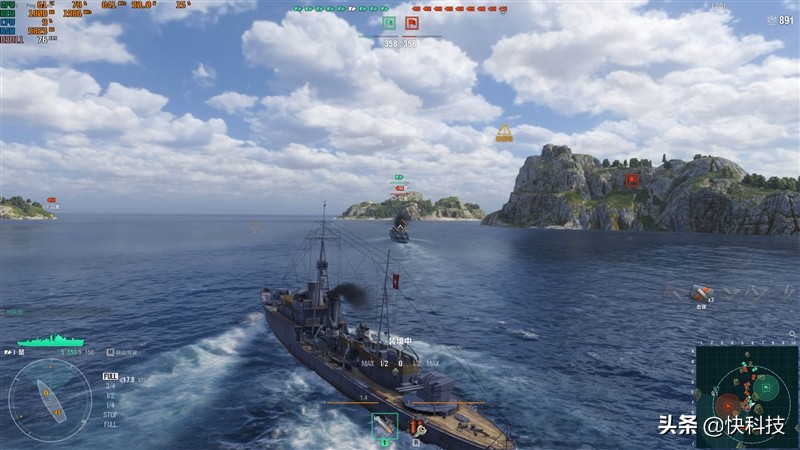Activate the Damage Control Party consumable
Viewport: 800px width, 450px height.
click(x=416, y=427)
